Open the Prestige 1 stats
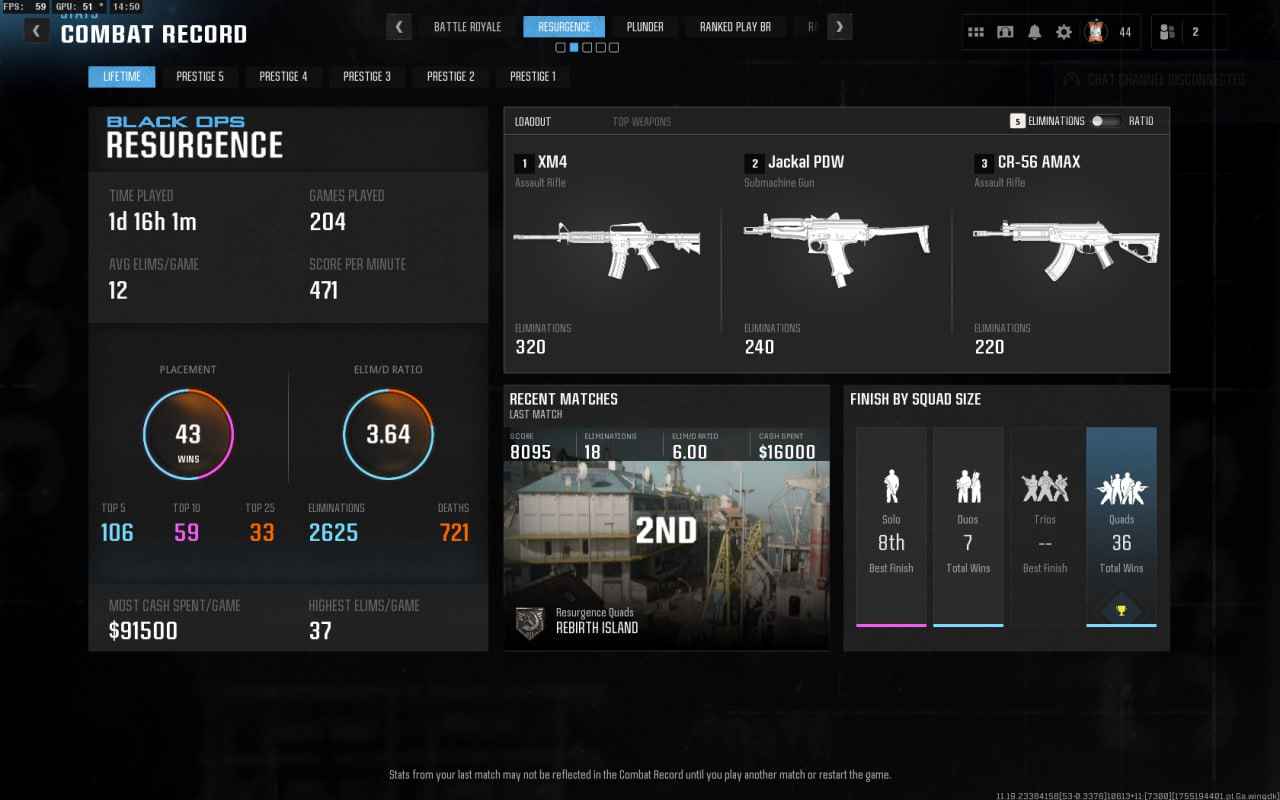This screenshot has height=800, width=1280. (533, 76)
